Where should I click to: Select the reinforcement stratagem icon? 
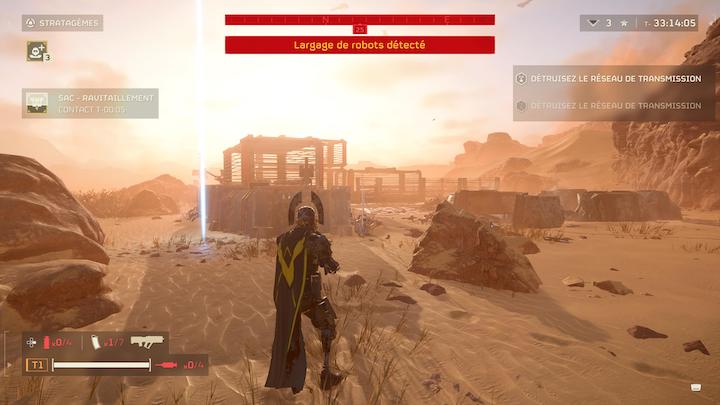(38, 50)
